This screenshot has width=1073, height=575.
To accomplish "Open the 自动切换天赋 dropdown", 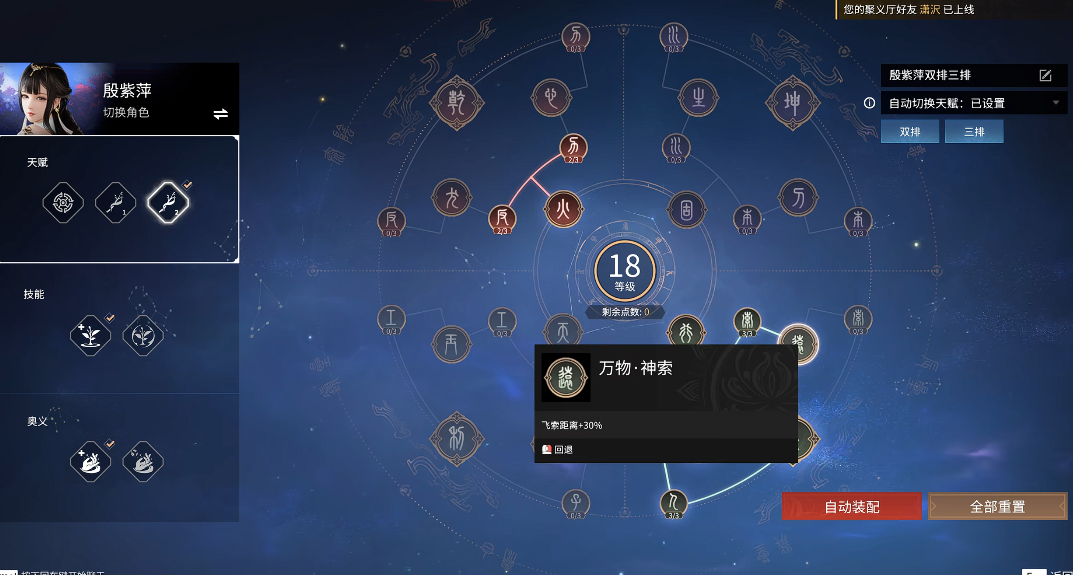I will pos(1055,103).
